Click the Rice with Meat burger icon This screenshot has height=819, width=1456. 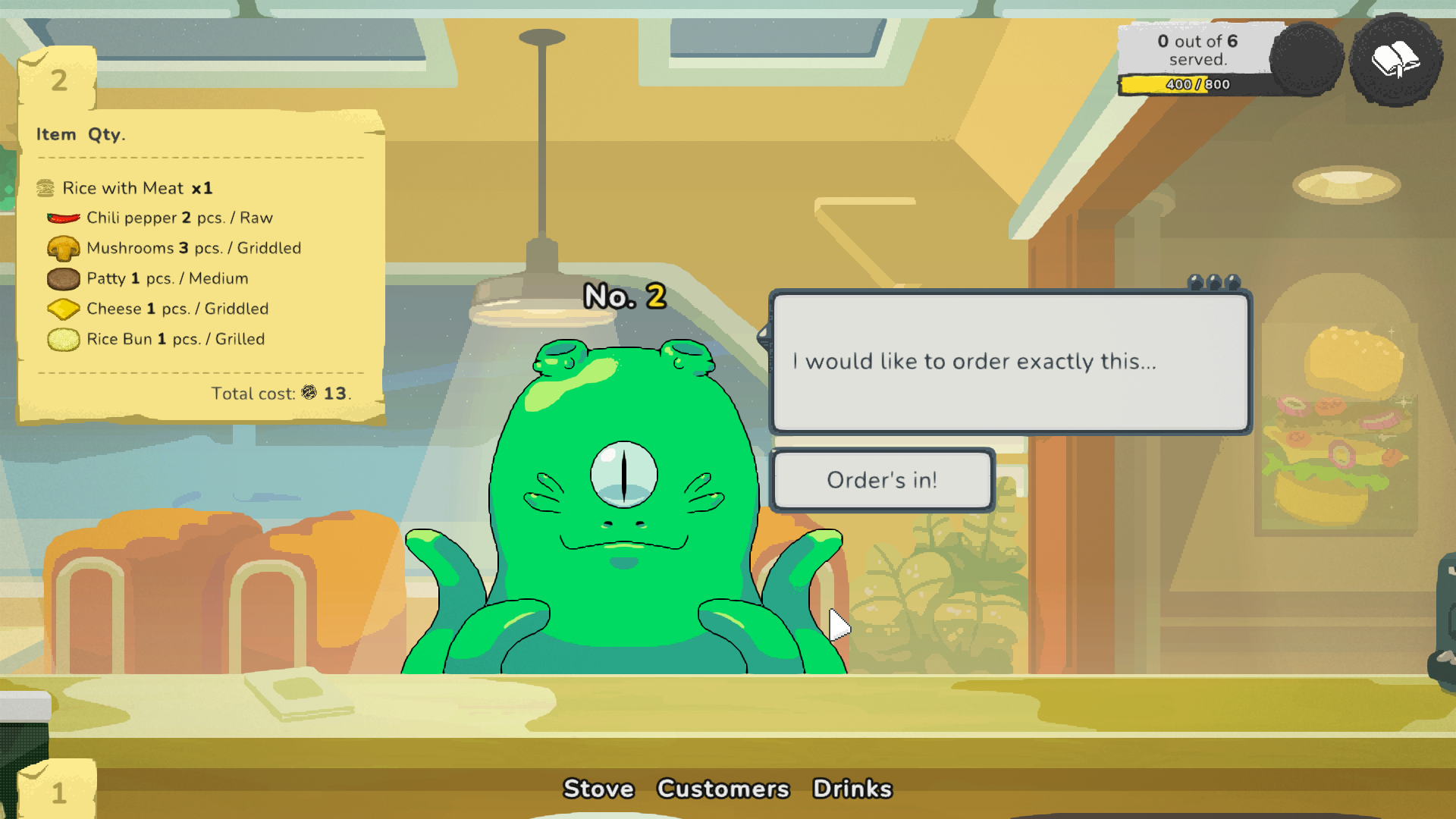[46, 187]
